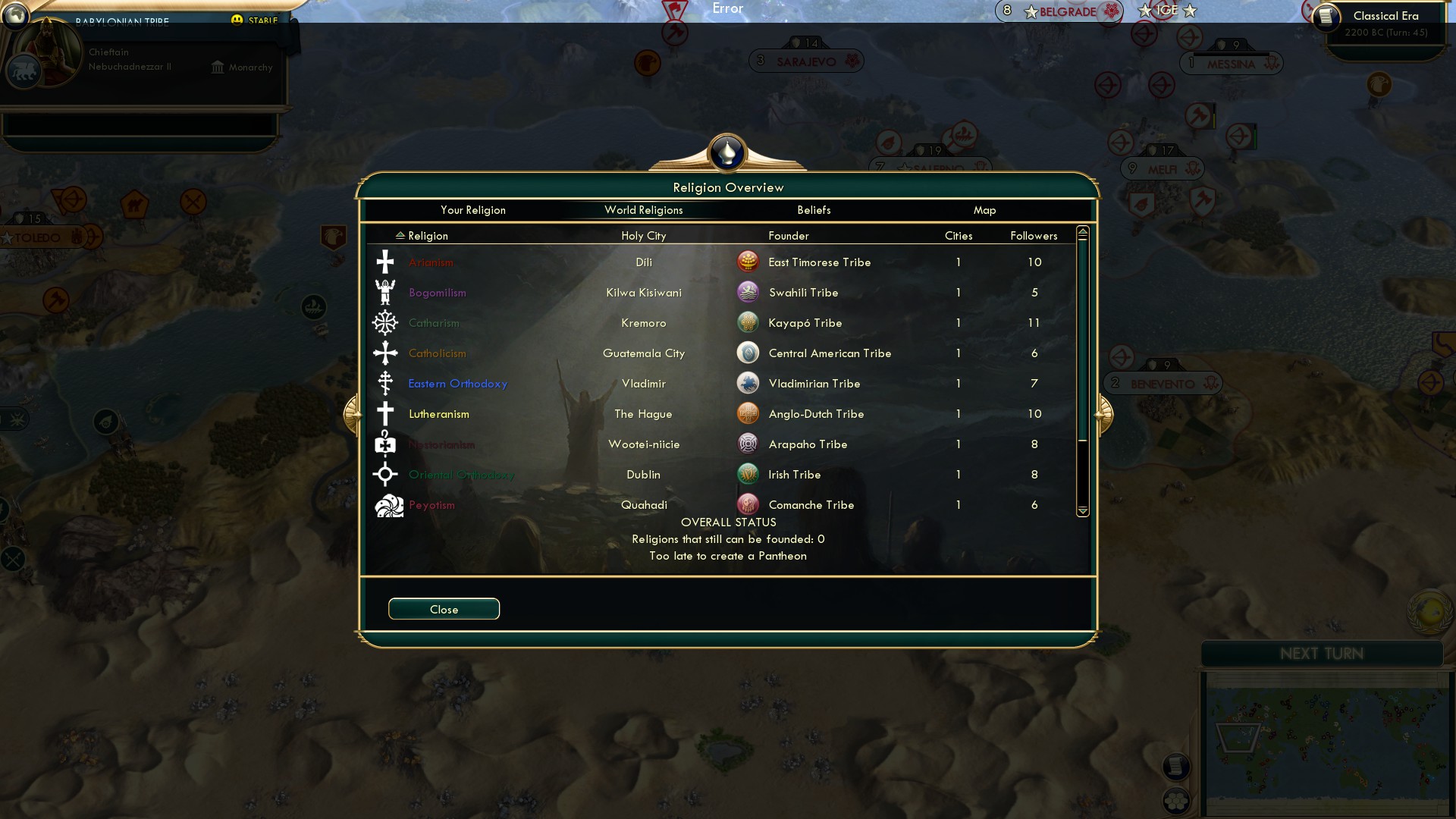Click the Close button
The image size is (1456, 819).
444,608
